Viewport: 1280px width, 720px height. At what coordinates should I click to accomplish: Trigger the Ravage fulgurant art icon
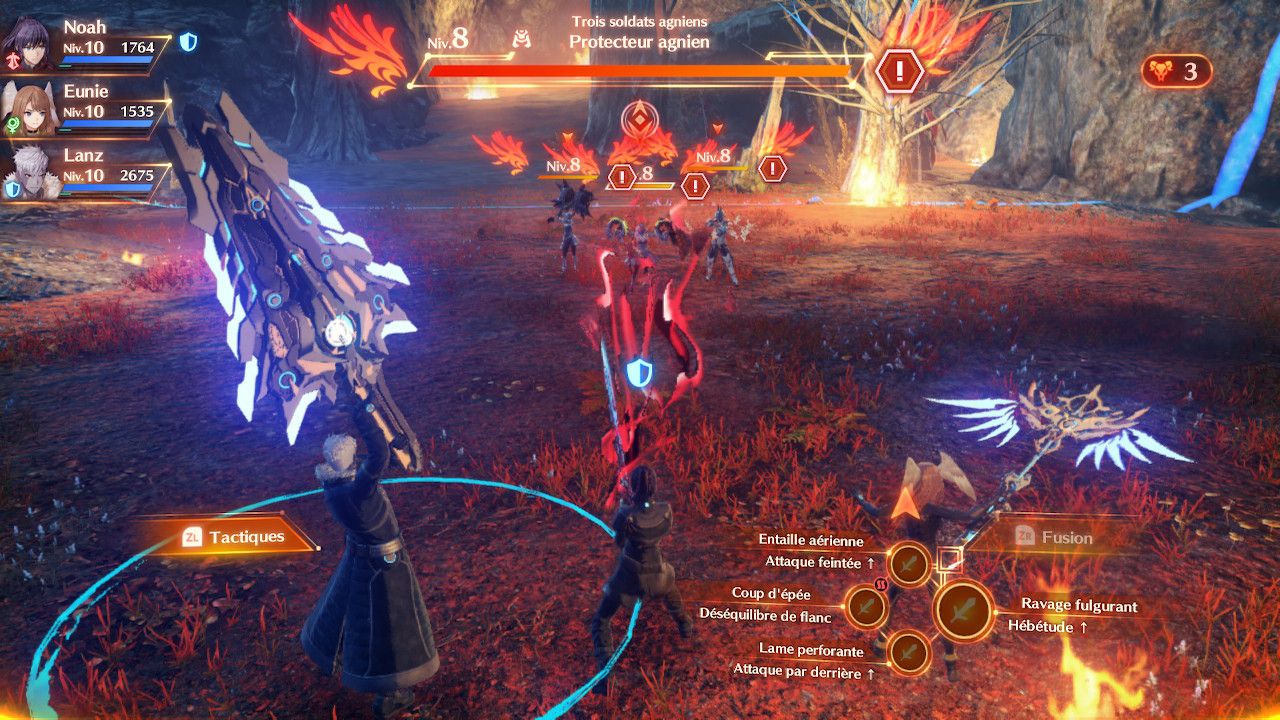click(x=963, y=610)
